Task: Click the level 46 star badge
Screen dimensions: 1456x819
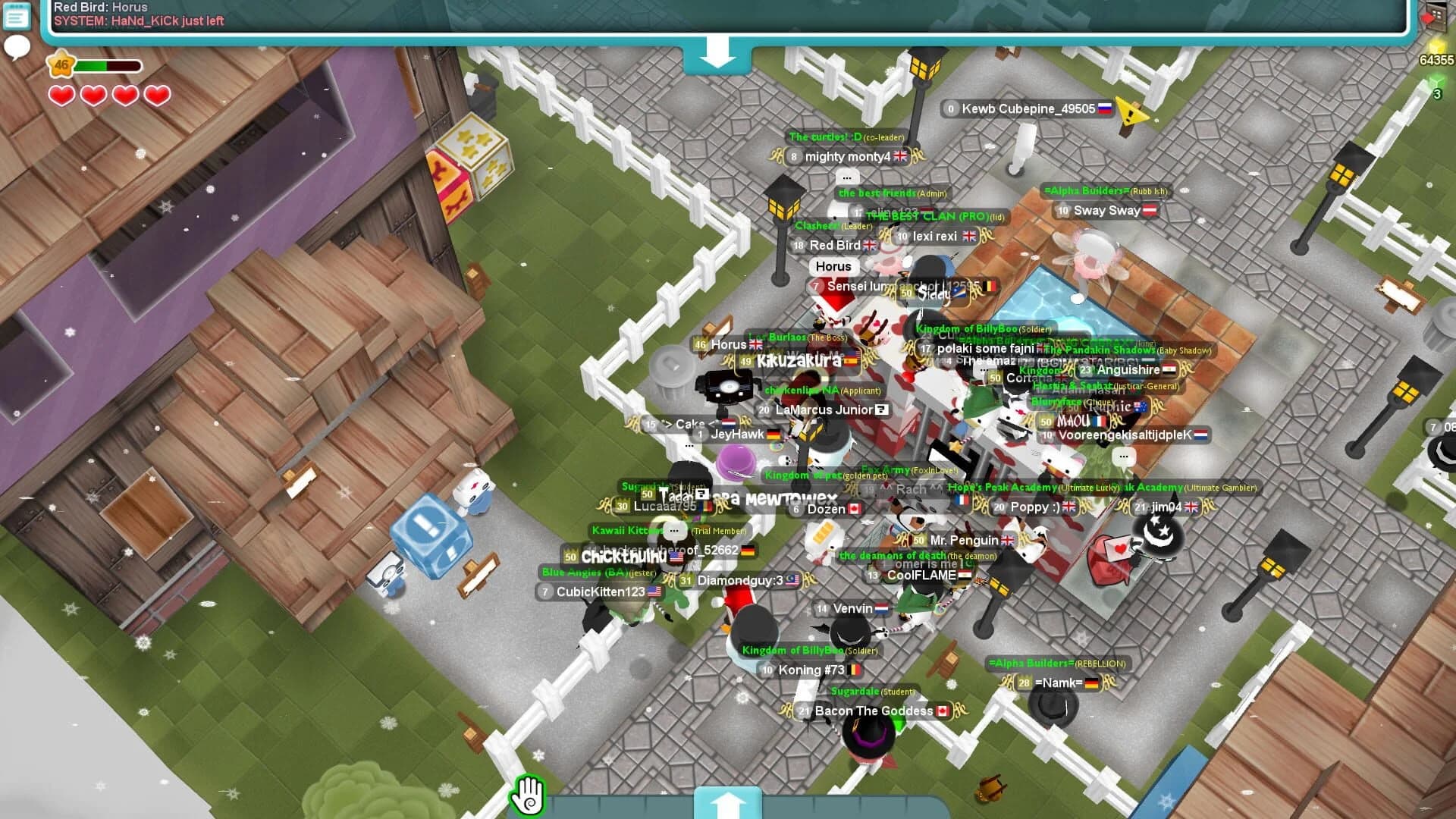Action: pyautogui.click(x=61, y=66)
